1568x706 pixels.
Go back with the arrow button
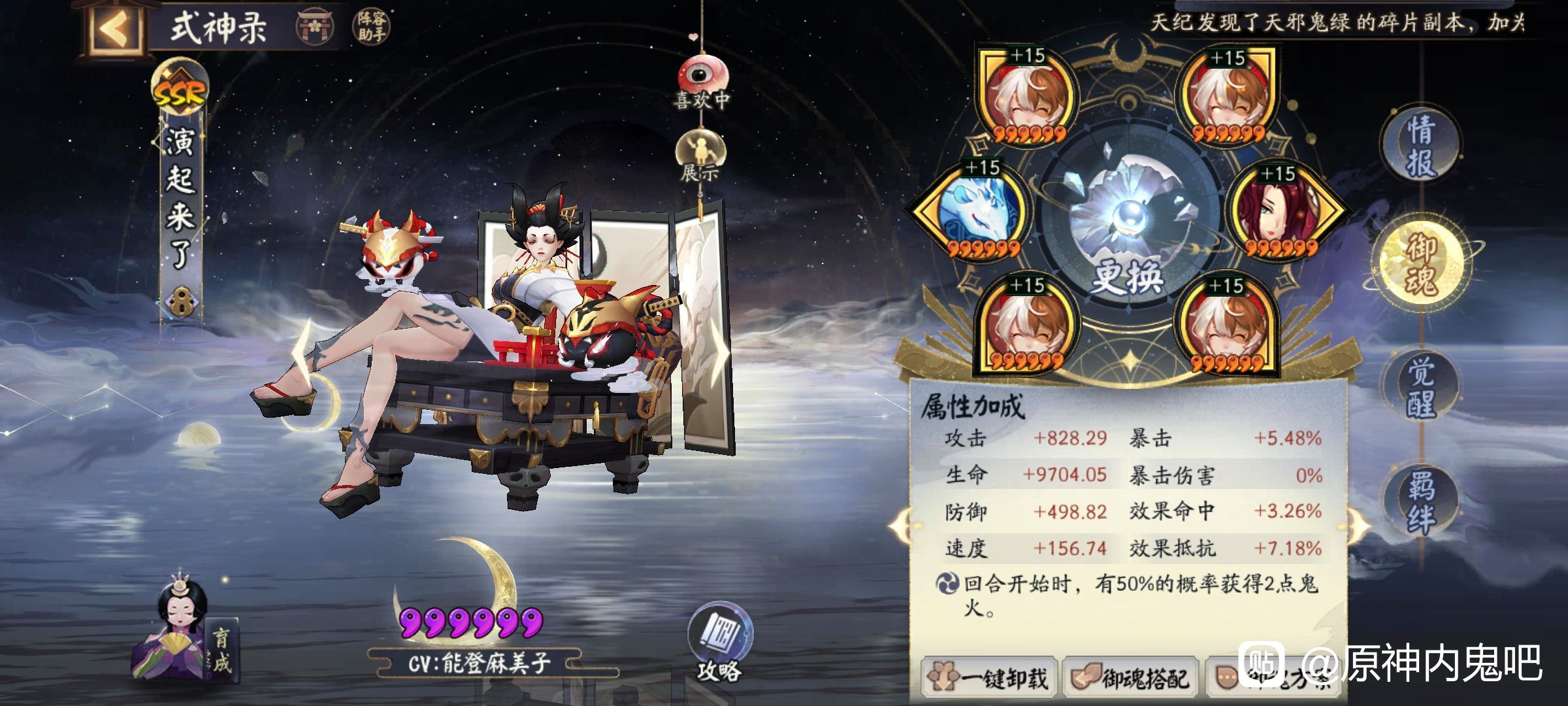coord(116,28)
